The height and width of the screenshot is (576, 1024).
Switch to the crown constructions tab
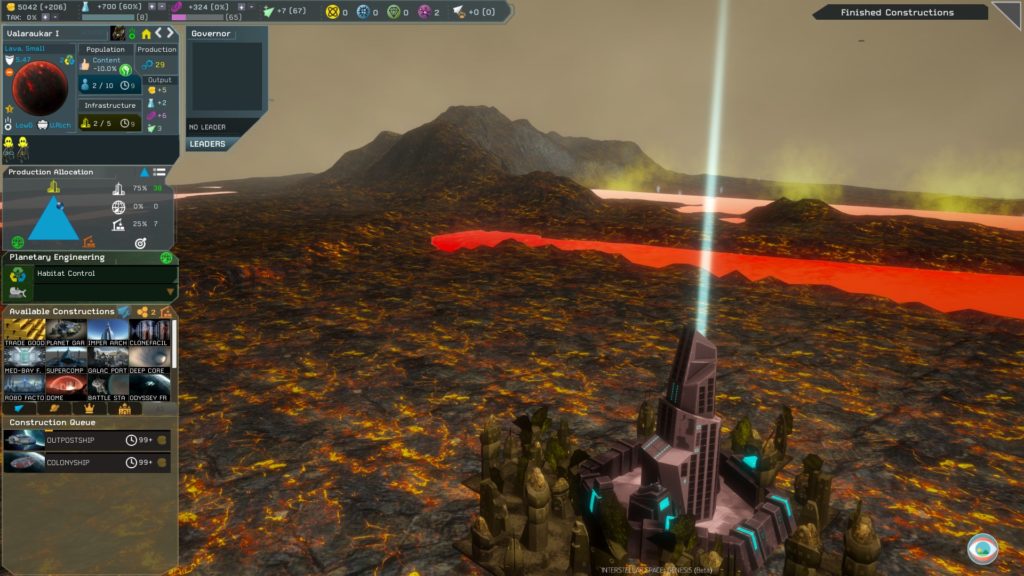click(89, 408)
